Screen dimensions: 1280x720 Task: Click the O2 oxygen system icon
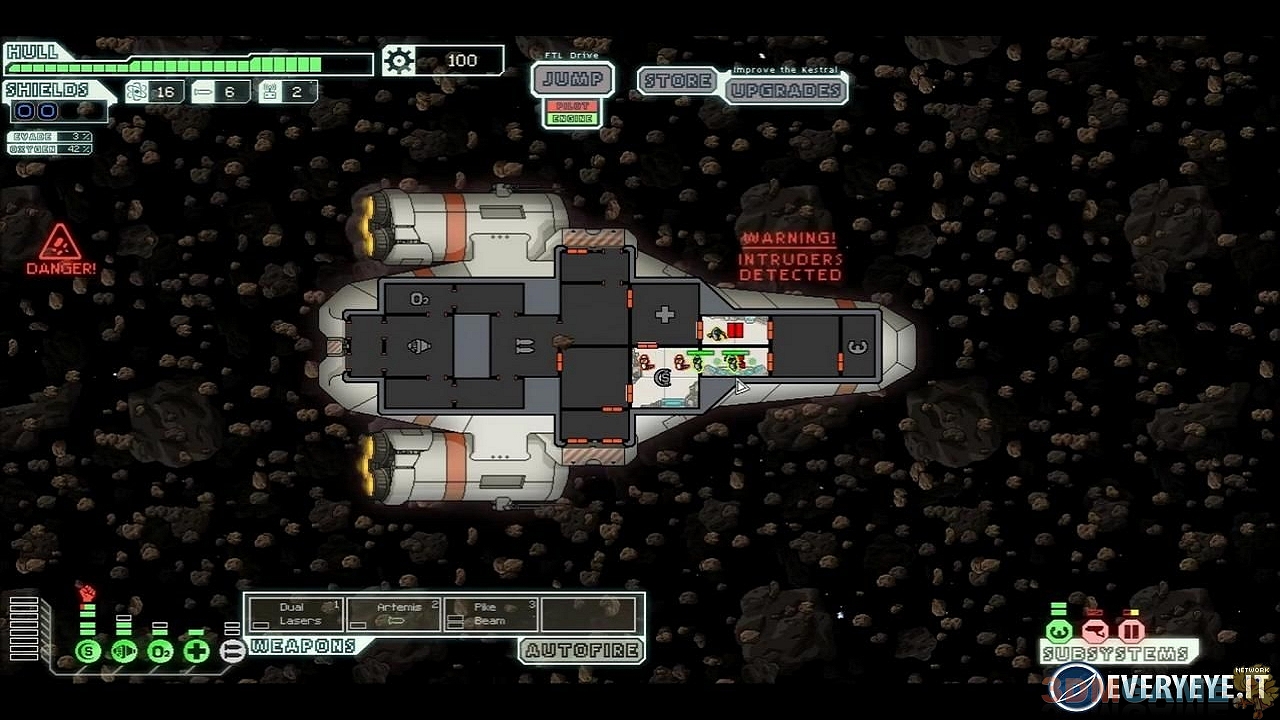(160, 652)
